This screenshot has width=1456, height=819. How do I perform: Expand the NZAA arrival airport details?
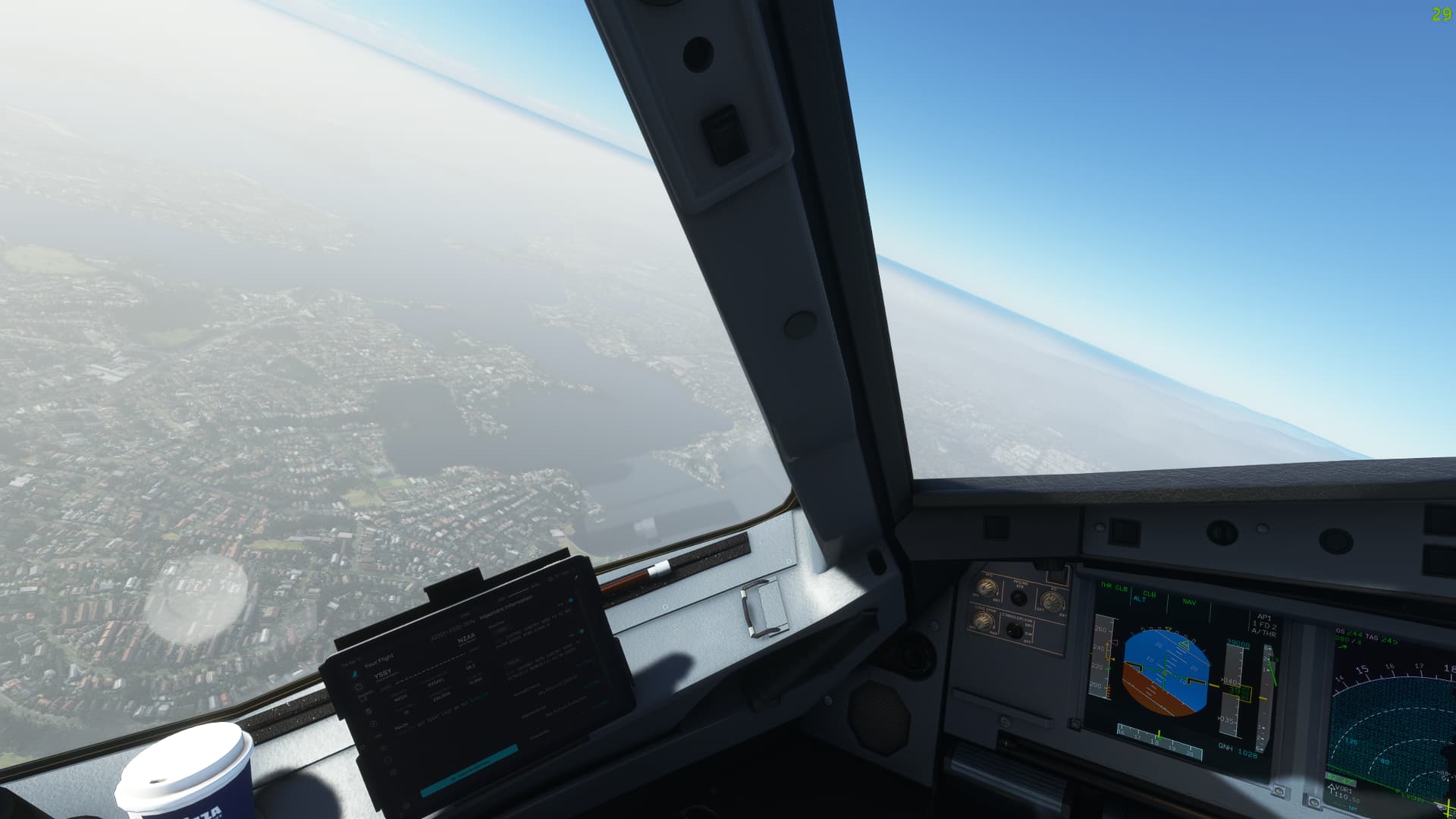point(465,637)
